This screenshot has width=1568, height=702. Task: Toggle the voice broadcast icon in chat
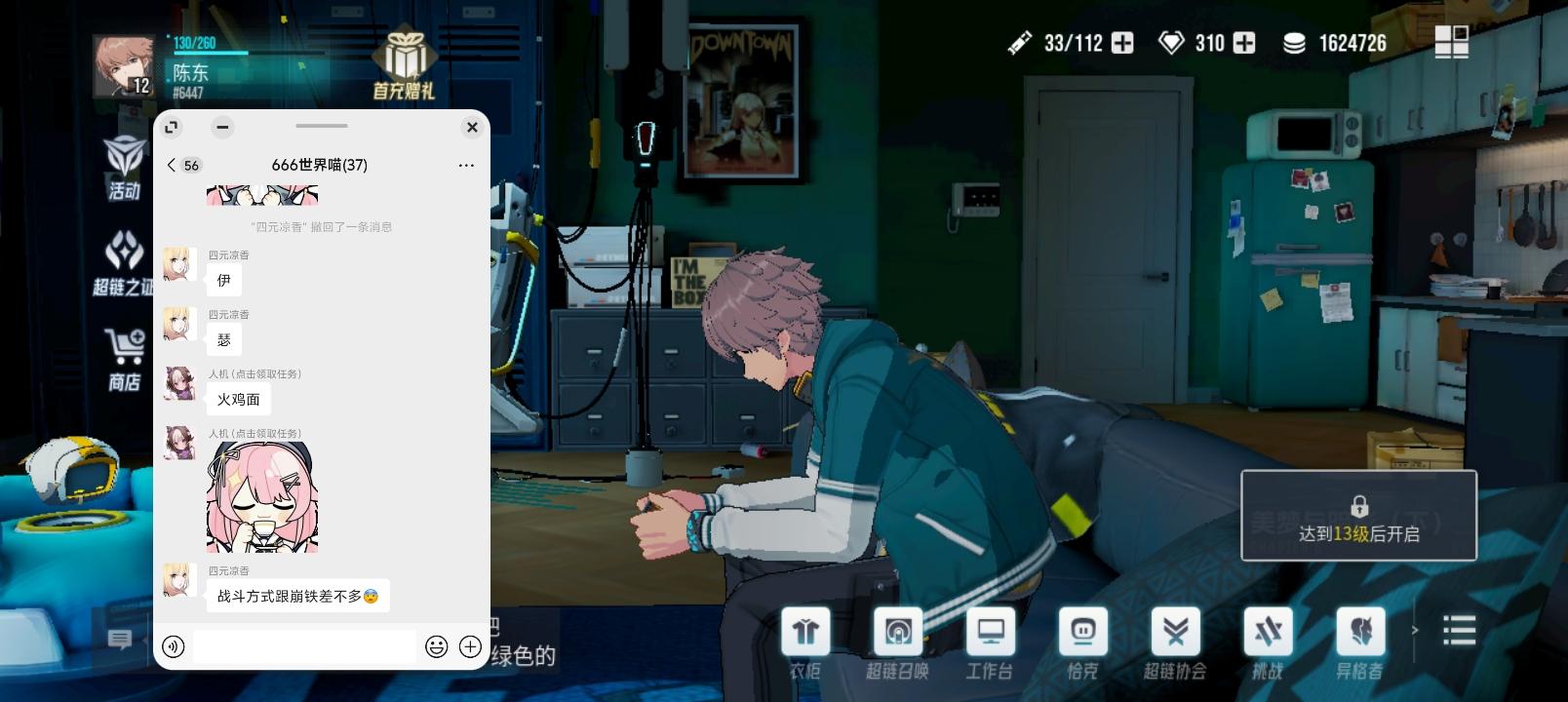[x=174, y=646]
